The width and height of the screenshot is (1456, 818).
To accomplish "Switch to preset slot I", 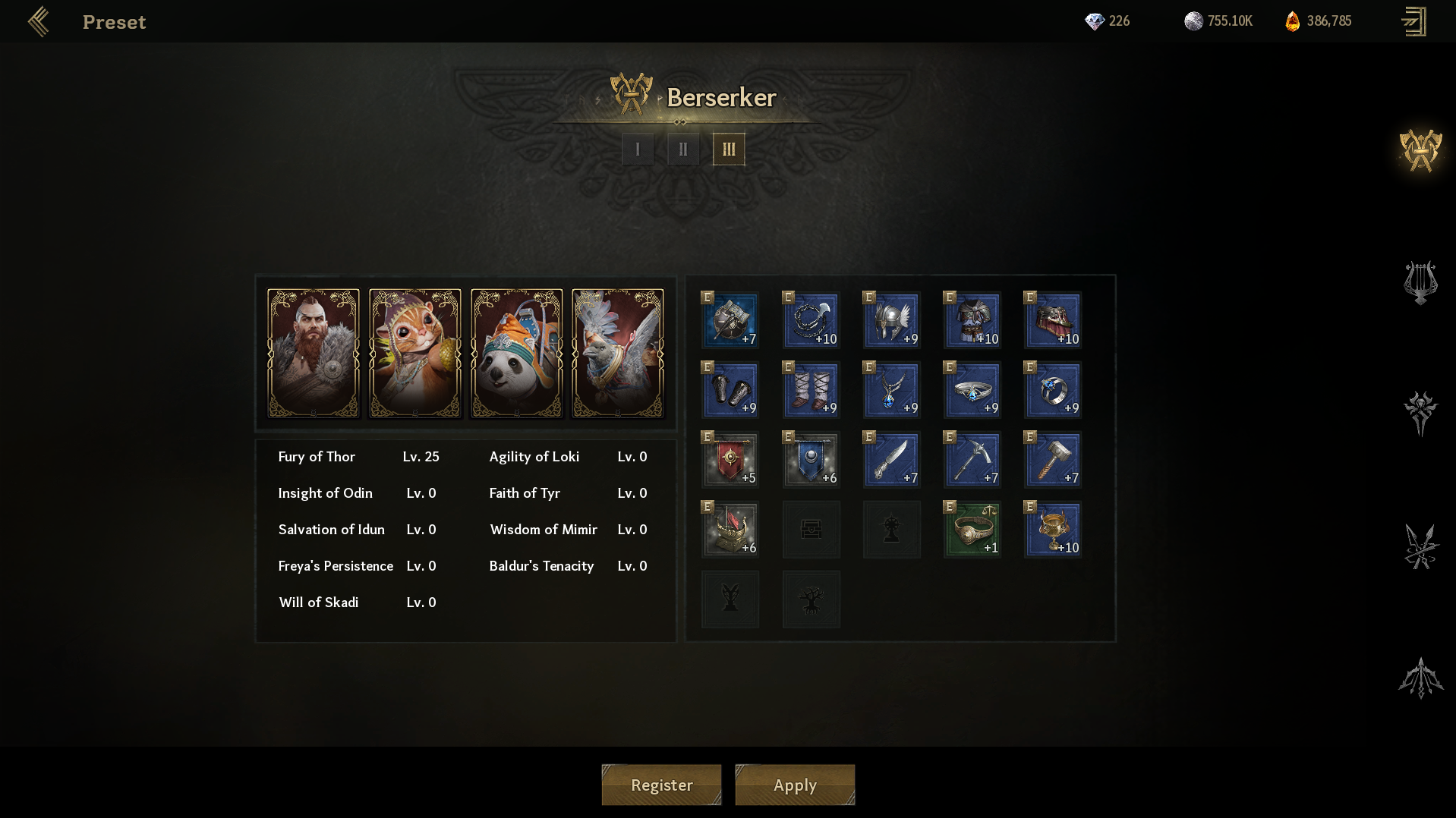I will coord(638,149).
